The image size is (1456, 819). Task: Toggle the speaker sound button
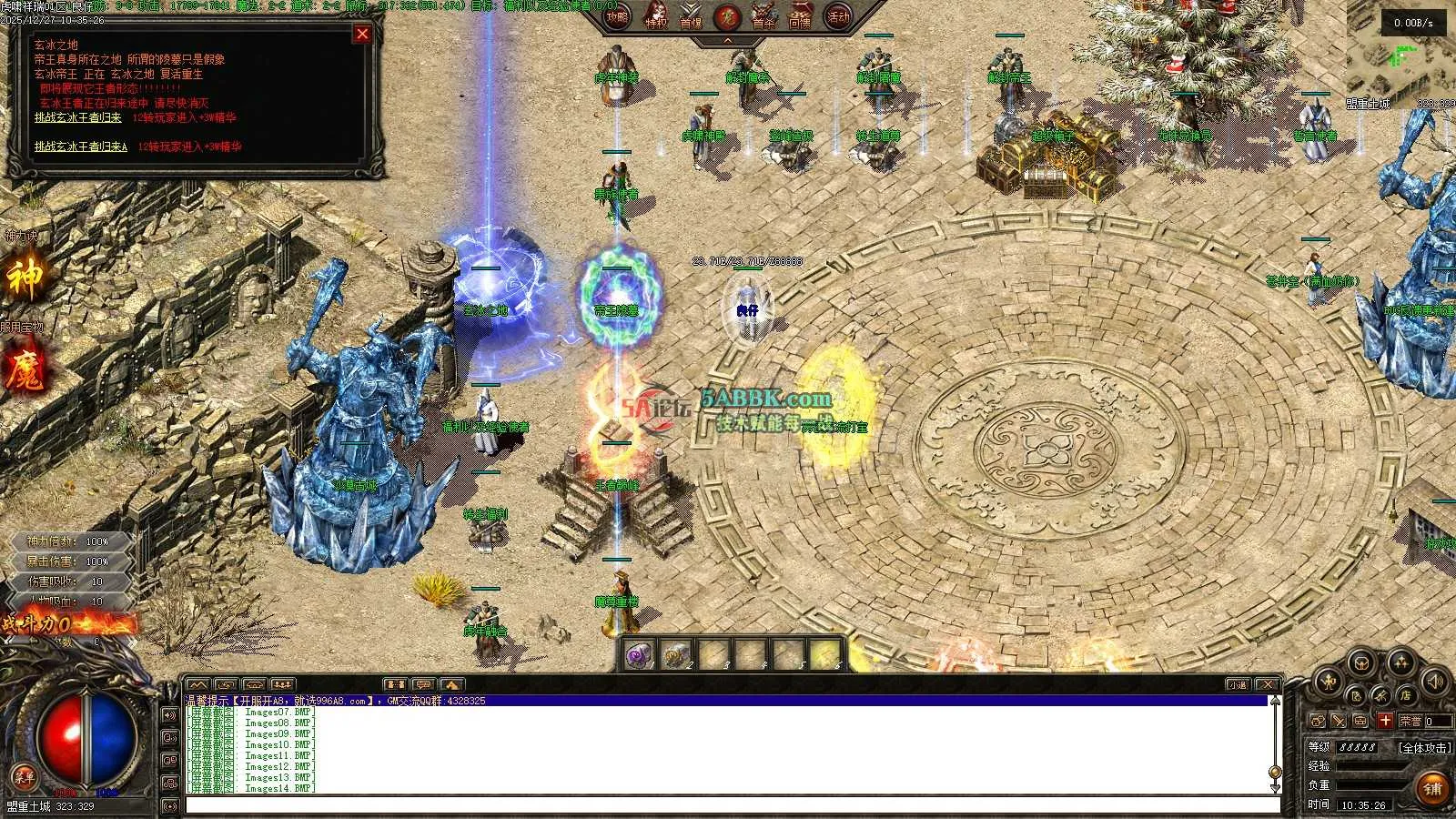[1435, 681]
